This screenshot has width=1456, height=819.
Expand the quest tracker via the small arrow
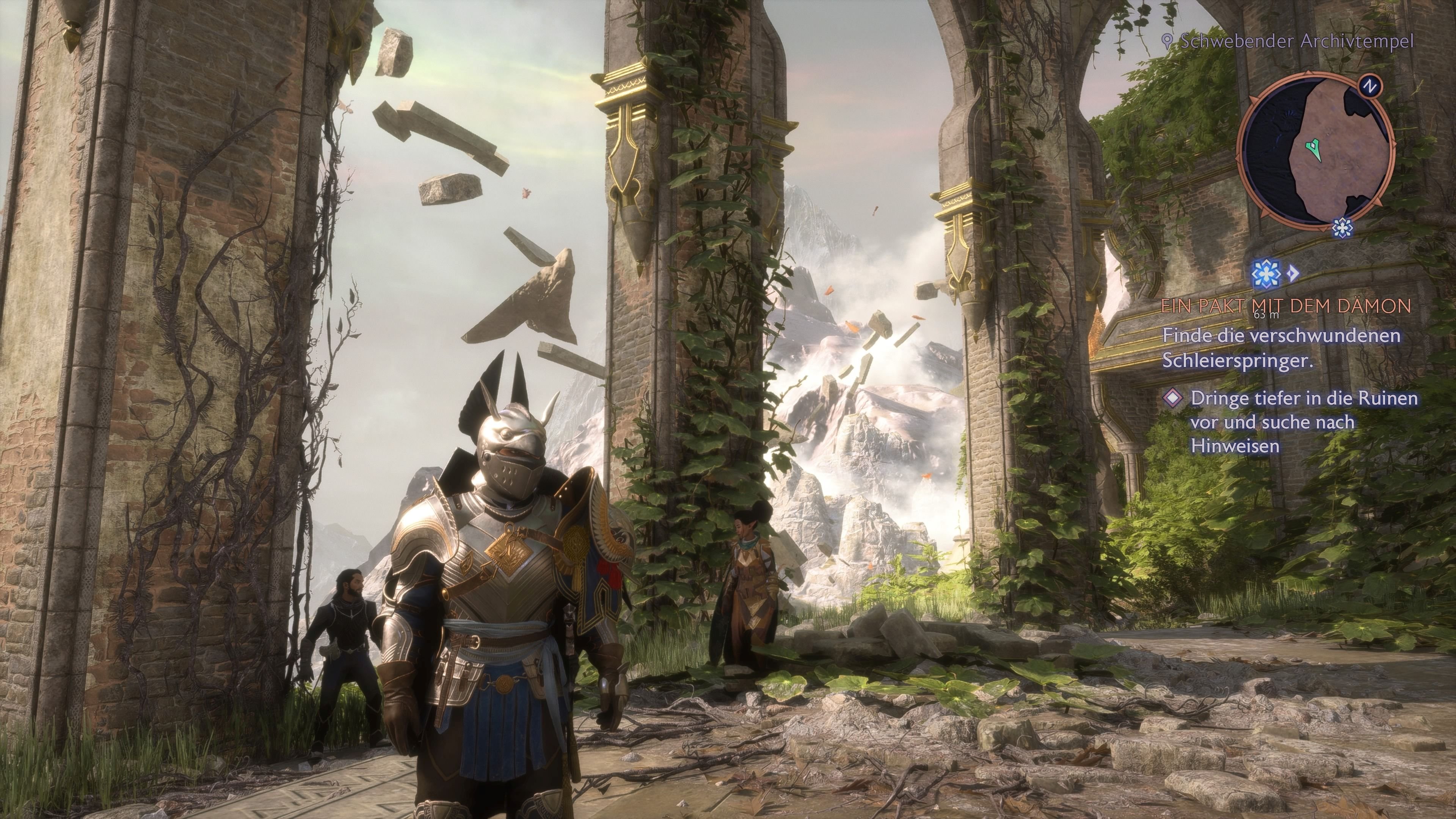coord(1294,273)
